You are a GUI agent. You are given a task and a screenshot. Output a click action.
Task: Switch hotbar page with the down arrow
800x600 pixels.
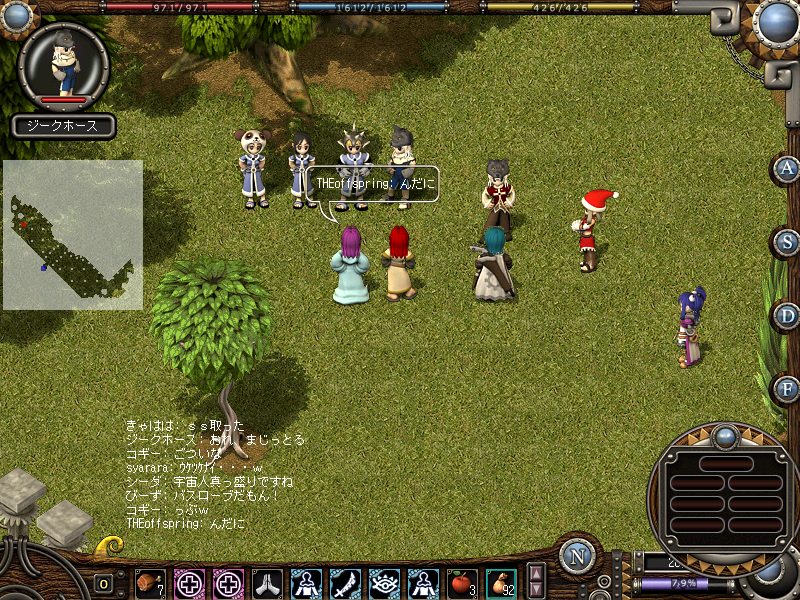pyautogui.click(x=536, y=590)
